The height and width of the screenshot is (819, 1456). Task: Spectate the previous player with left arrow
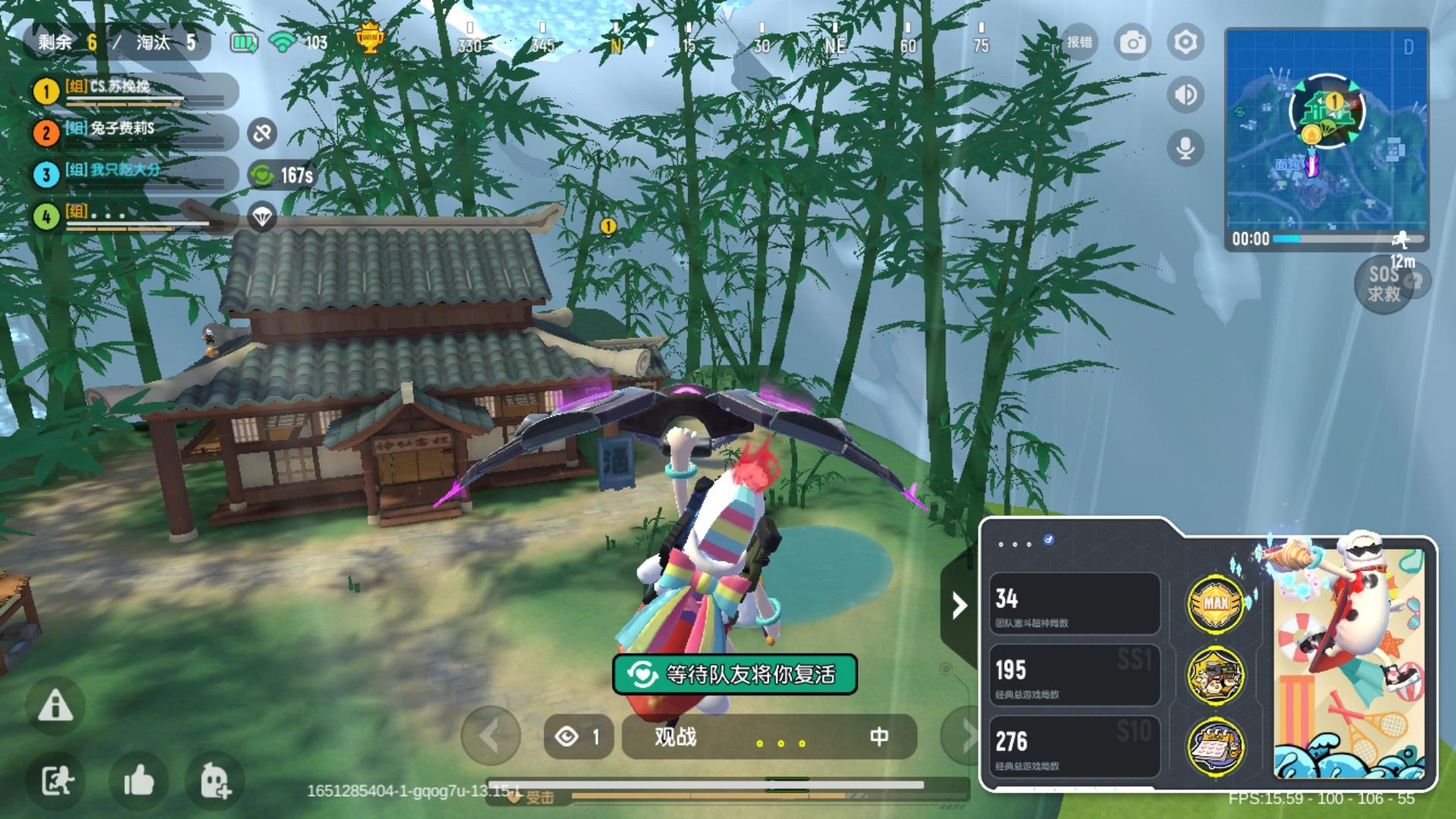490,736
